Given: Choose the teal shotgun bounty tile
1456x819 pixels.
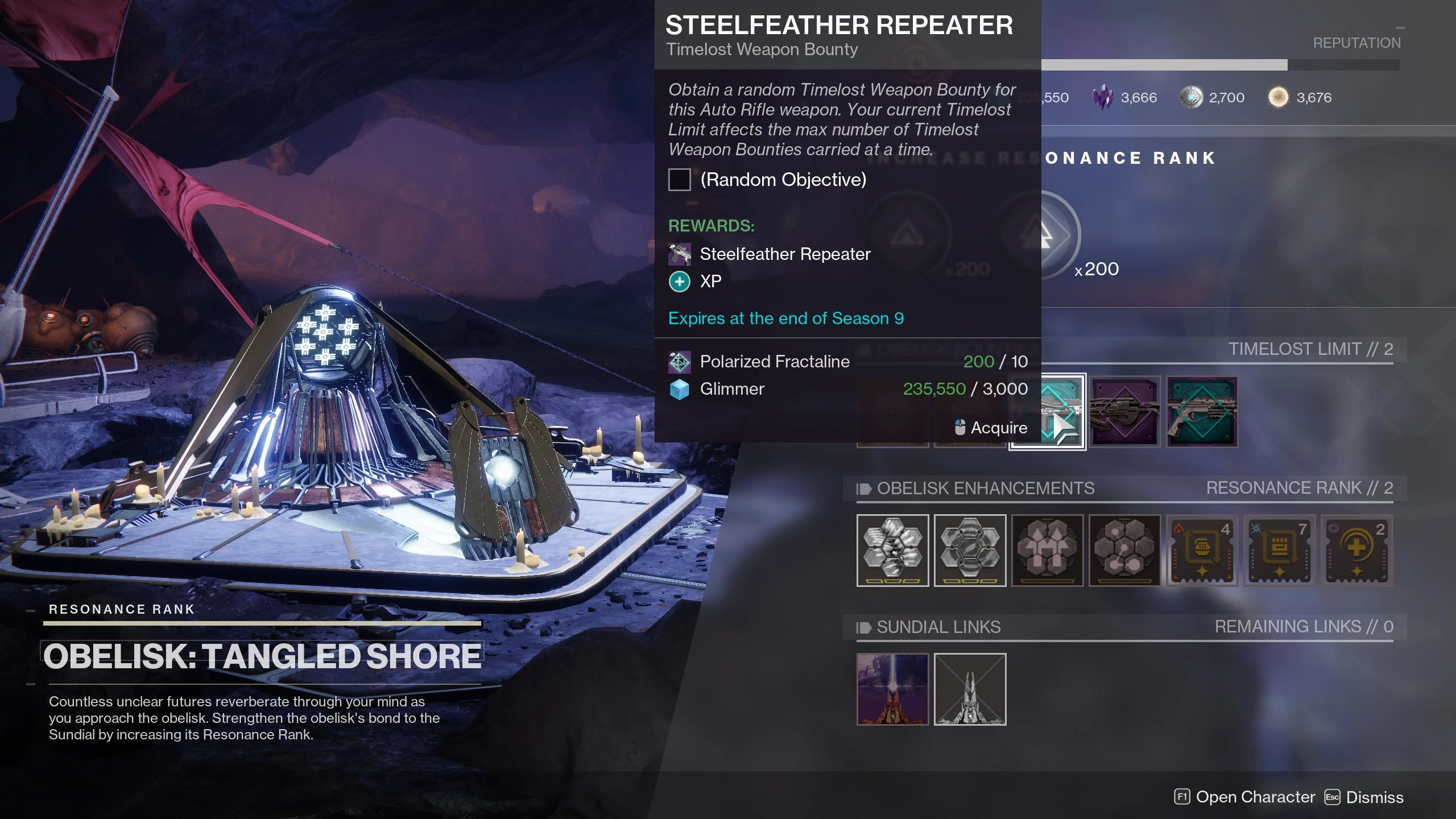Looking at the screenshot, I should coord(1202,412).
